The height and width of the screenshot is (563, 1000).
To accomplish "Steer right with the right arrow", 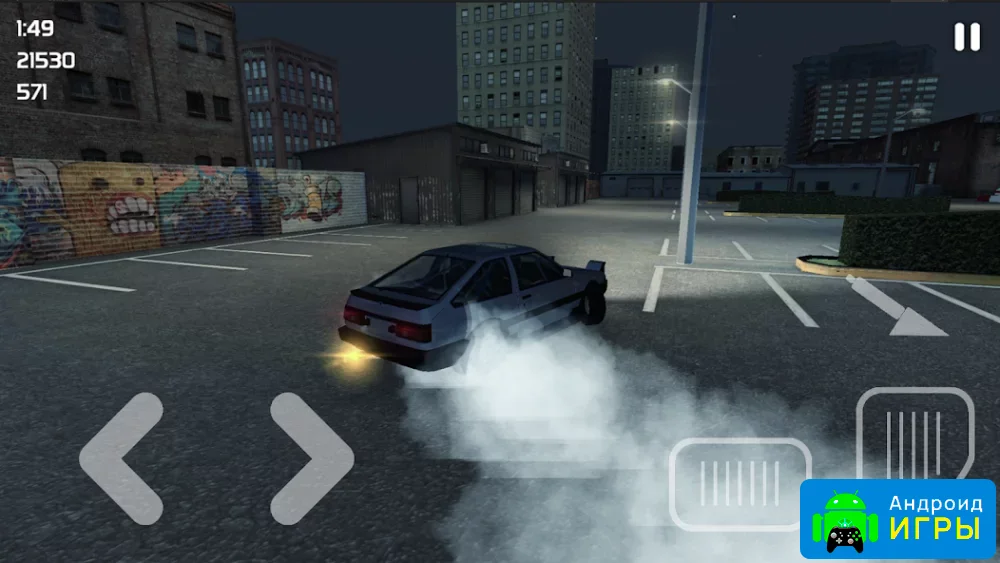I will click(312, 458).
